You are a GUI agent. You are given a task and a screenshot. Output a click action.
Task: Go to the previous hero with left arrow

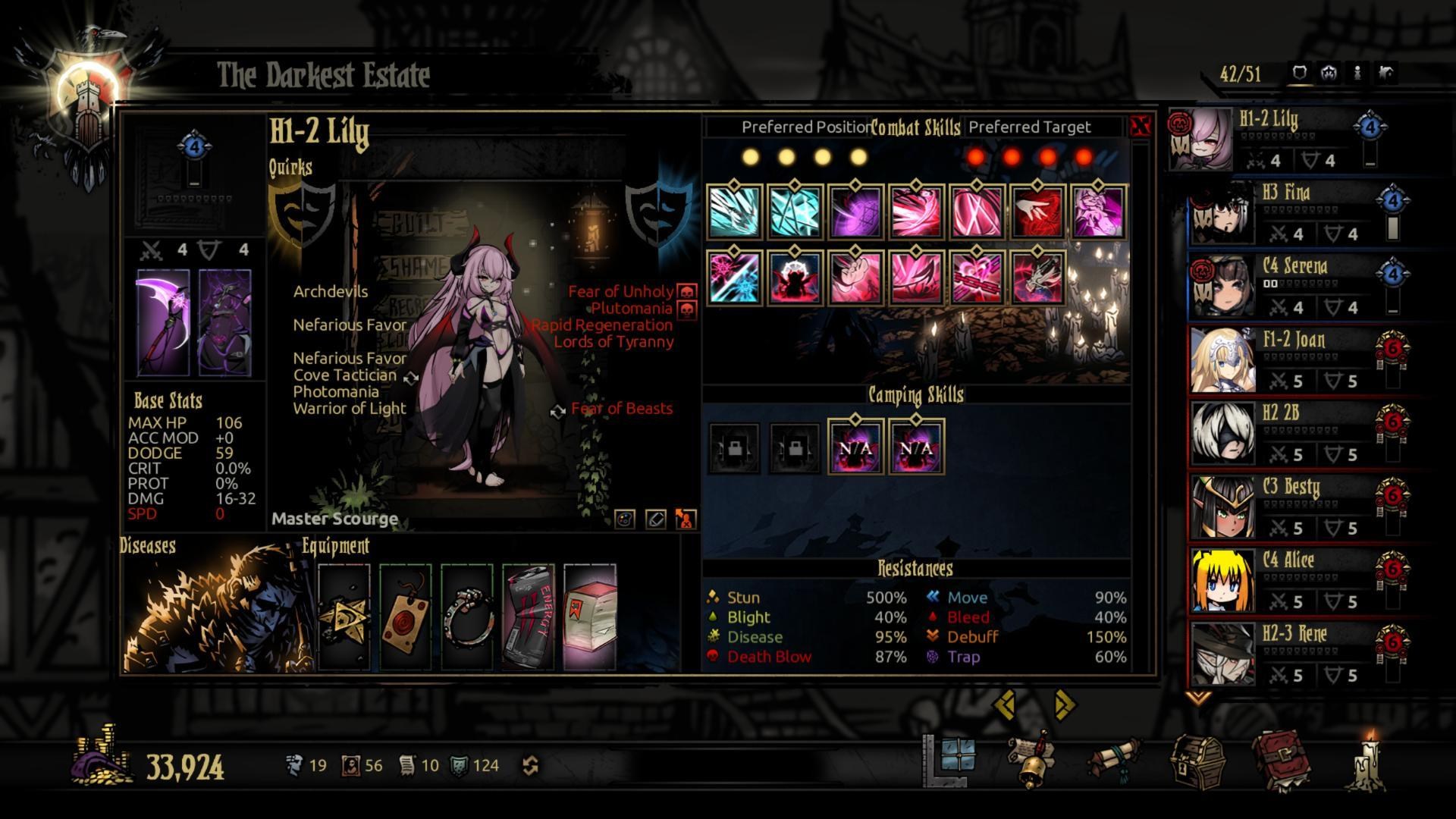tap(1006, 705)
